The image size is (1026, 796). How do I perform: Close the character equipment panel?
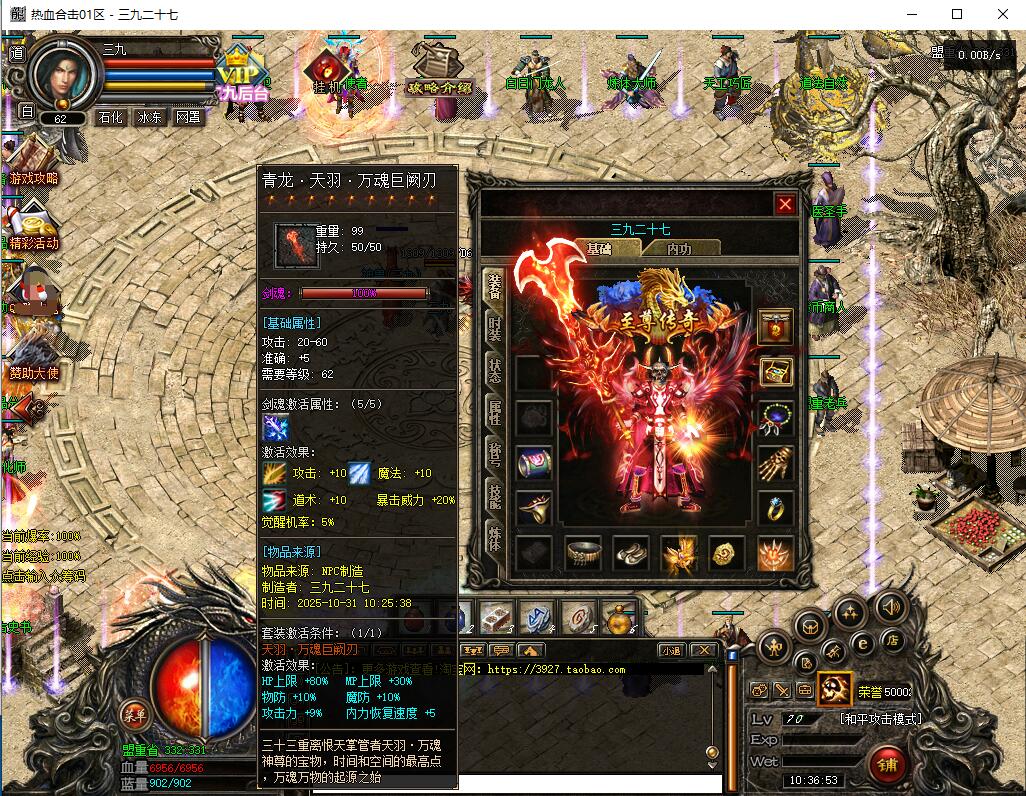[x=785, y=204]
